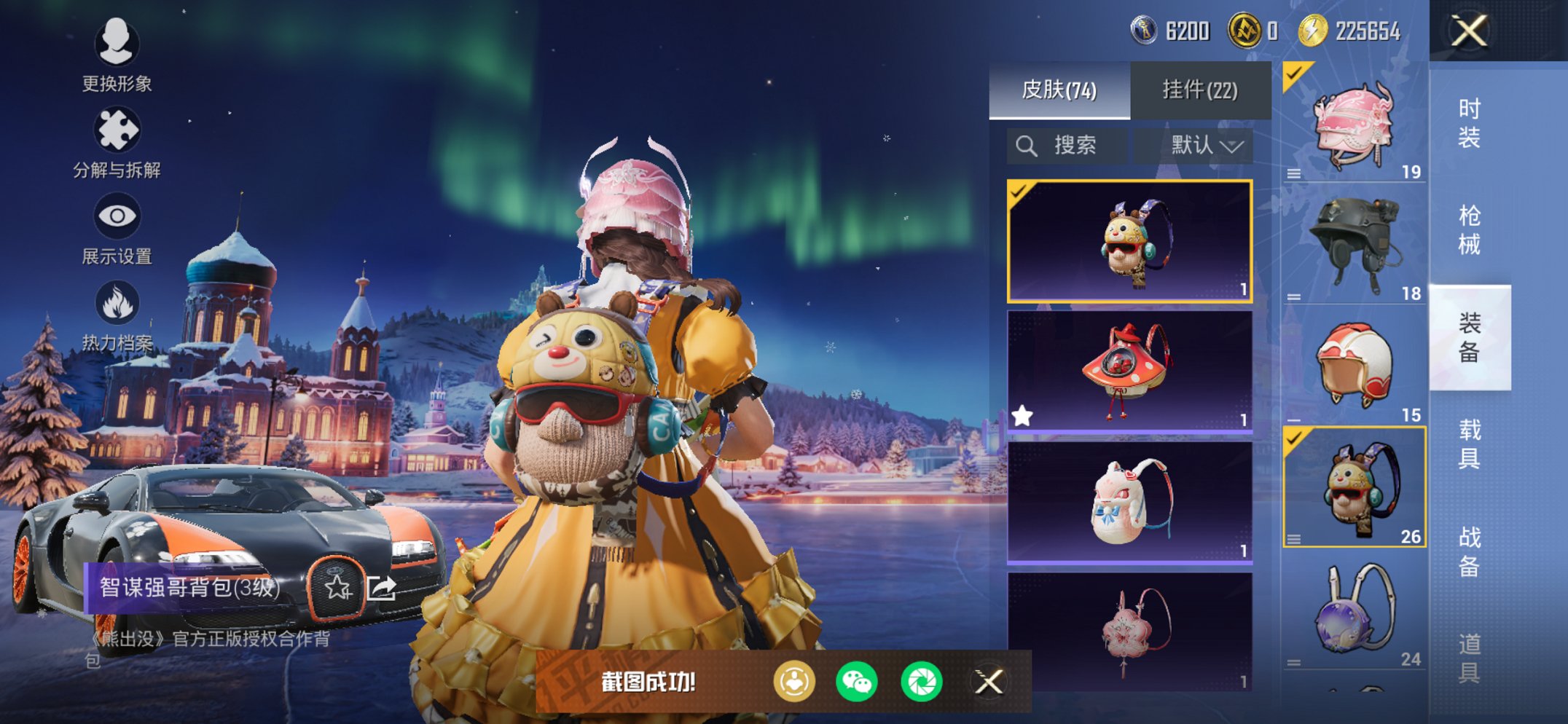Click the 搜索 search field

tap(1067, 146)
